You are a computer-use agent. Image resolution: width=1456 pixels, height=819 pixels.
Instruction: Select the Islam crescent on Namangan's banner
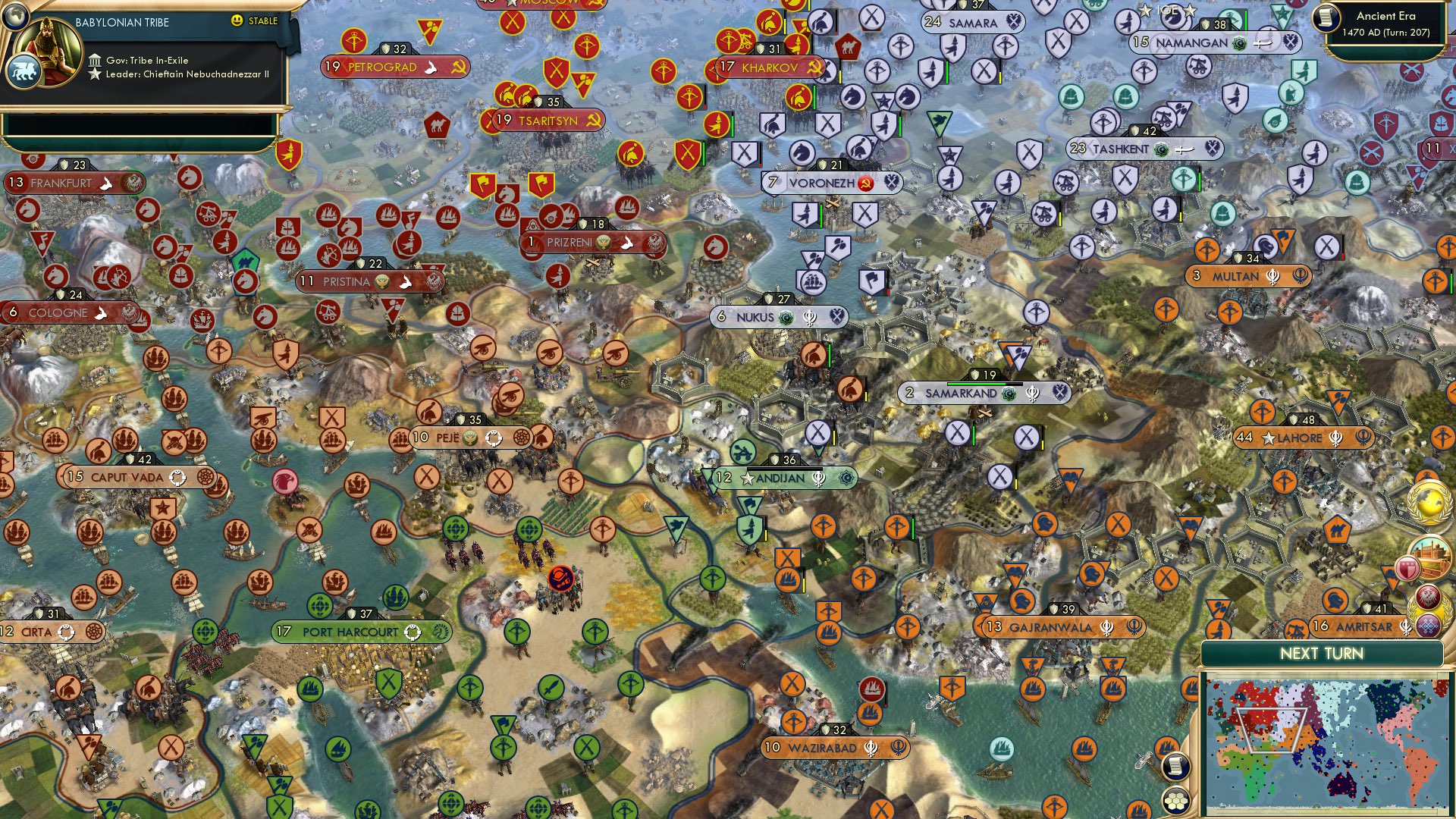point(1238,44)
